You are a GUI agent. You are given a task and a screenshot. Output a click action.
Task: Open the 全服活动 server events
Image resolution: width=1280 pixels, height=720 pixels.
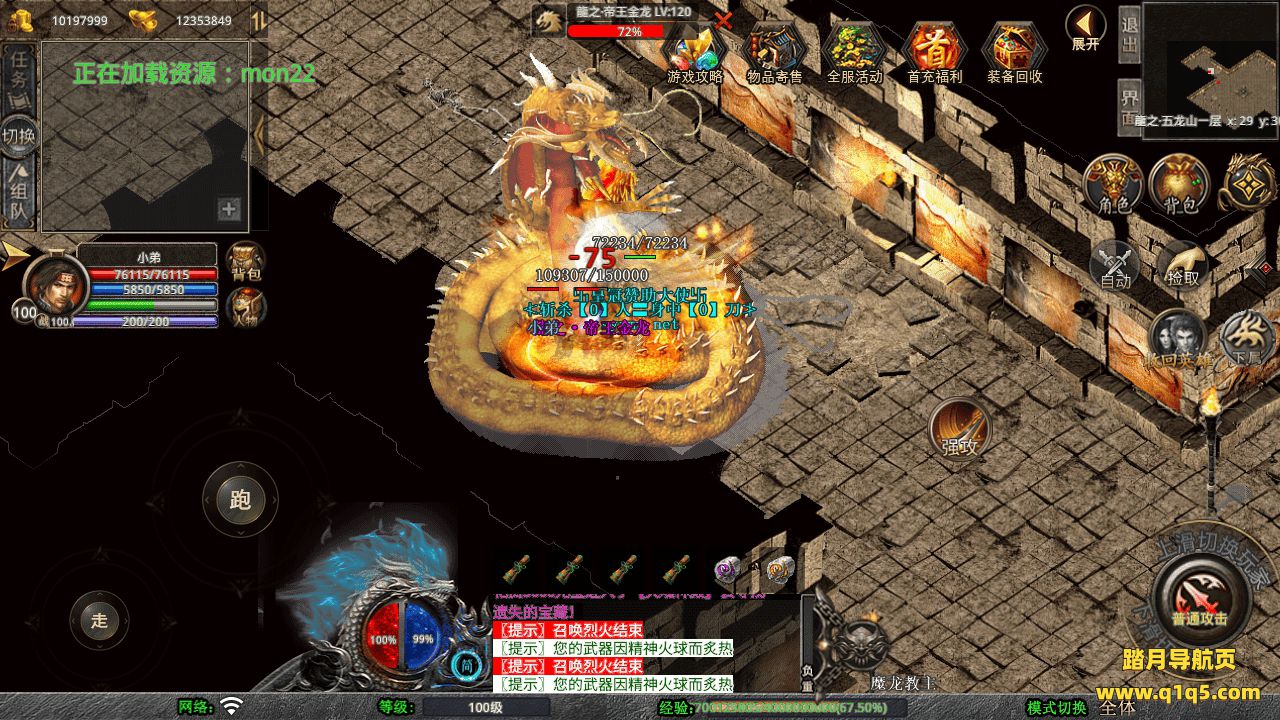(854, 52)
